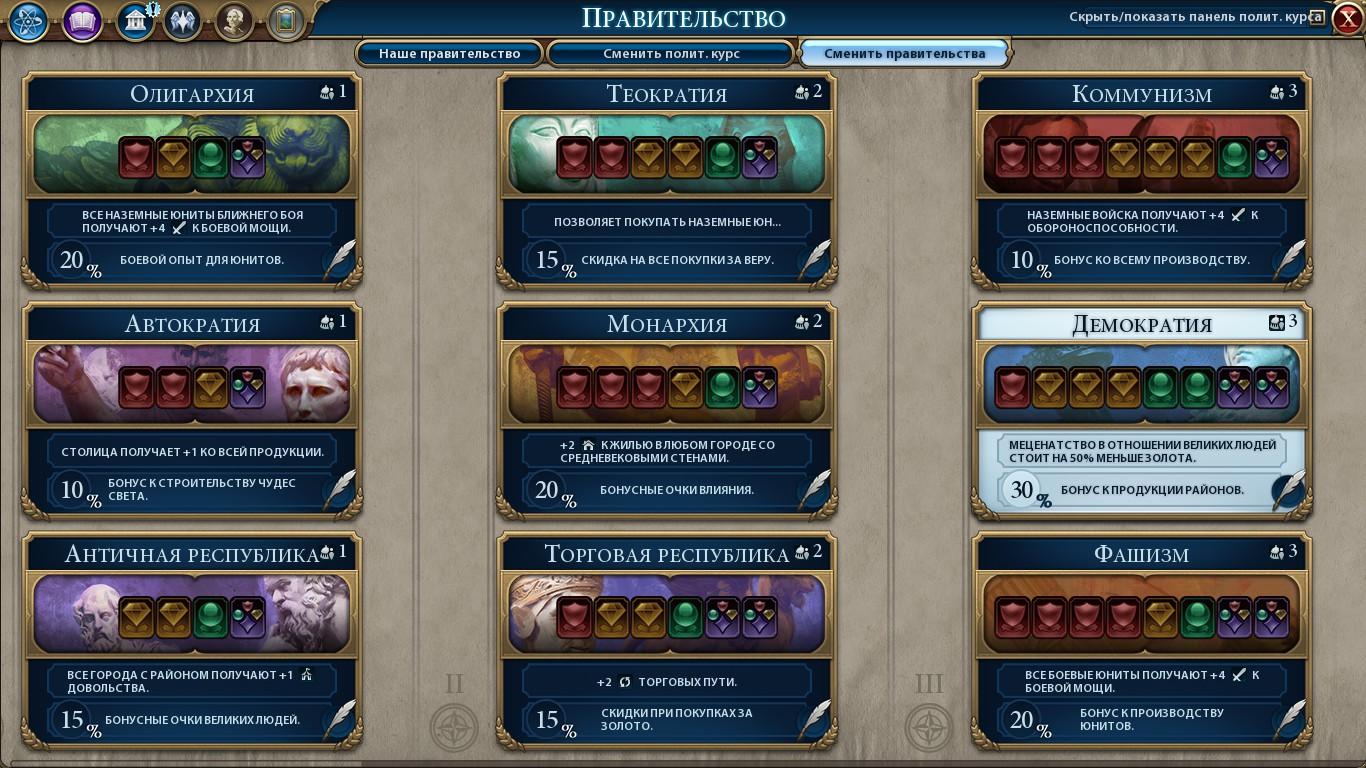
Task: Choose the Олигархия government card
Action: [192, 180]
